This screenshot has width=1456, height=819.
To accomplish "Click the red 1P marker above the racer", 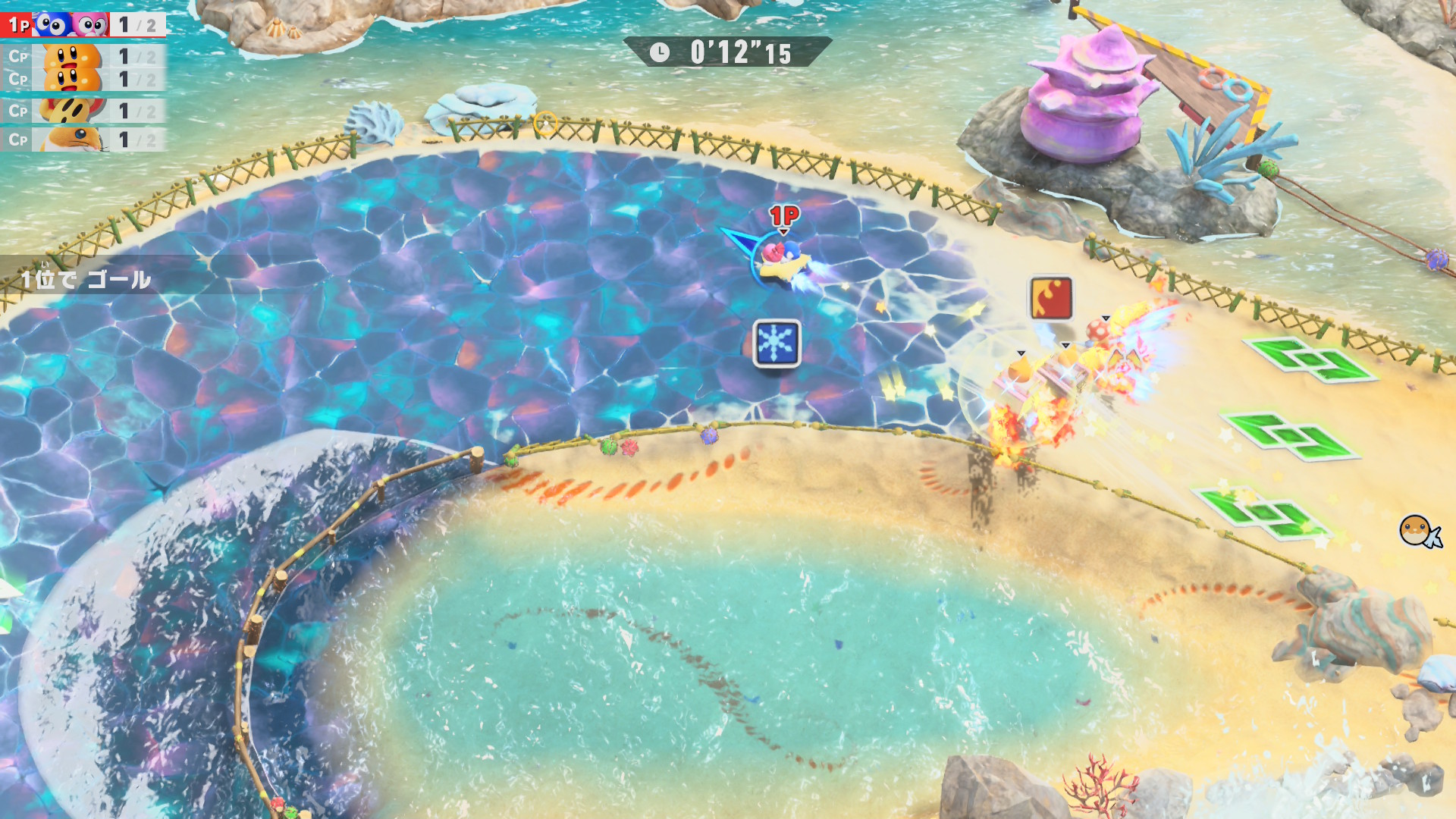I will point(784,216).
